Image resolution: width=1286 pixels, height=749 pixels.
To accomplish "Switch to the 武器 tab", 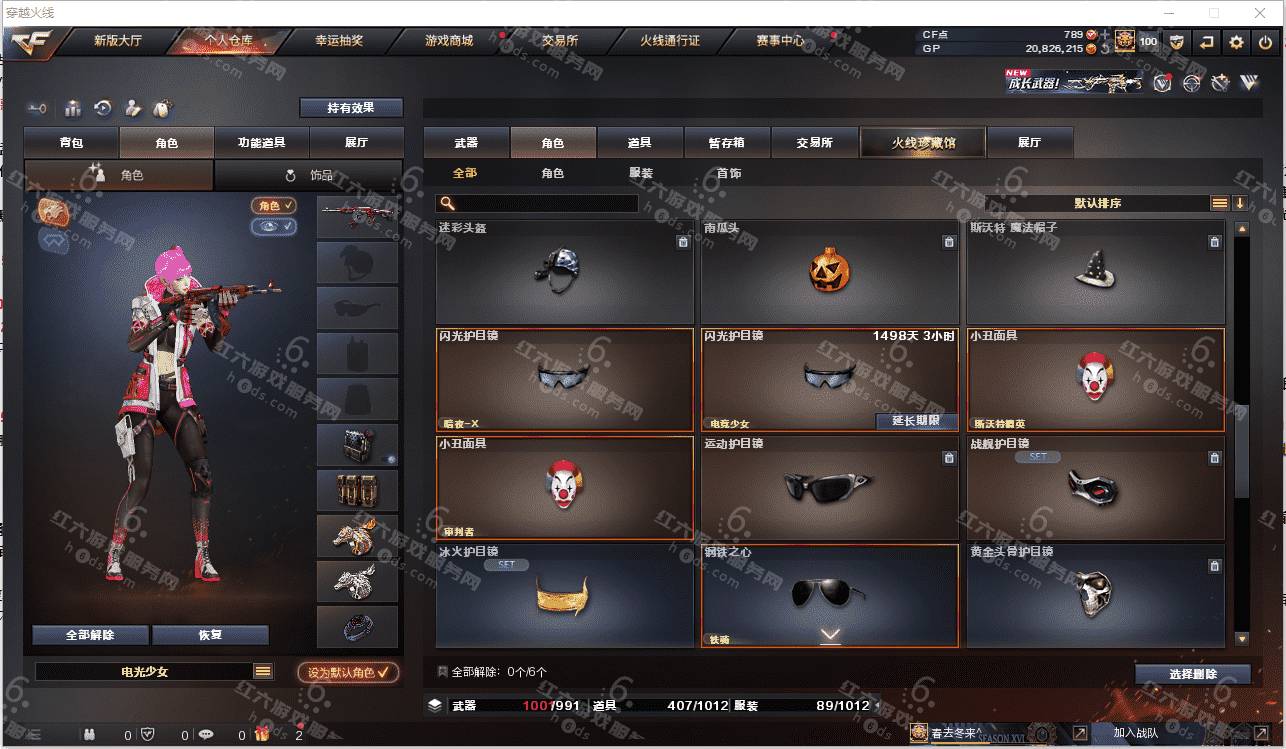I will click(466, 143).
